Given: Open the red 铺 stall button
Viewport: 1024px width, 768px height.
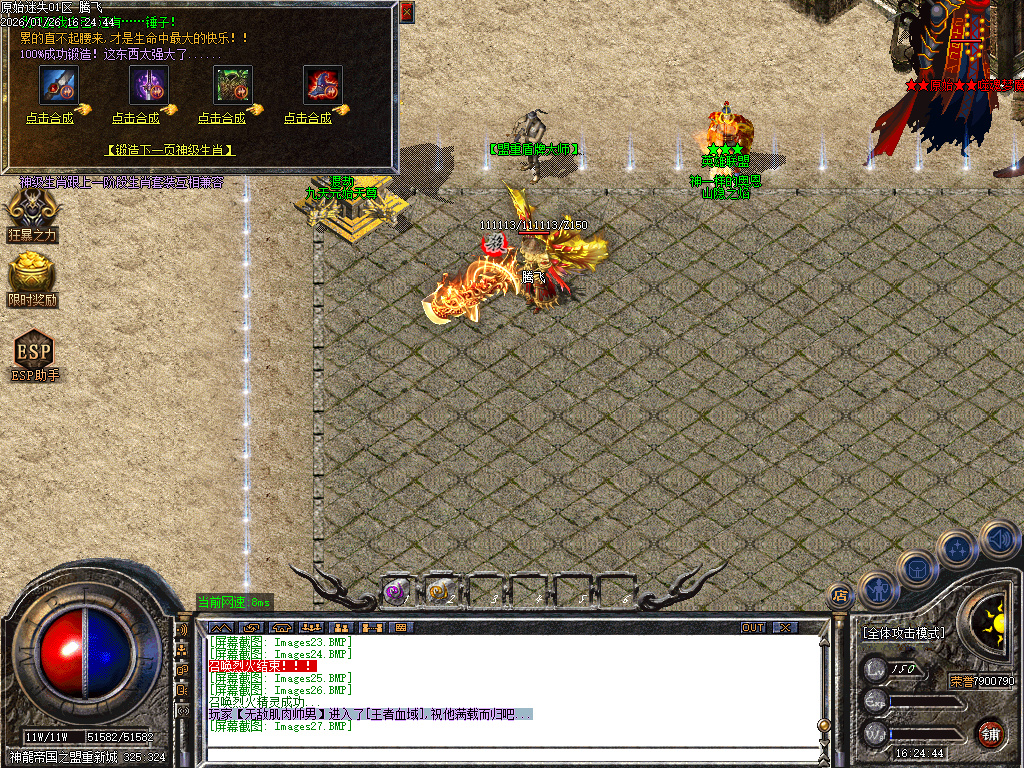Looking at the screenshot, I should [x=990, y=732].
